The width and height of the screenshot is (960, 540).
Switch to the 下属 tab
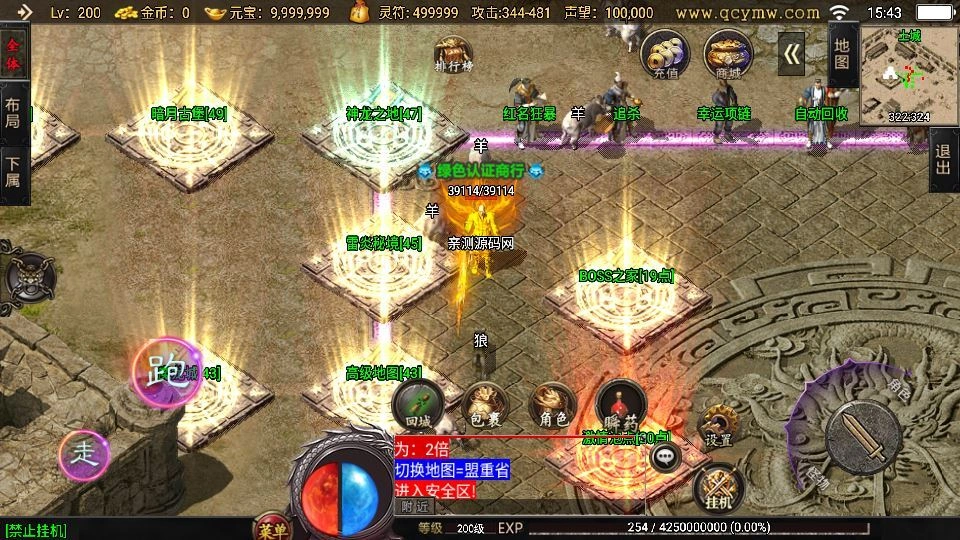(x=13, y=172)
